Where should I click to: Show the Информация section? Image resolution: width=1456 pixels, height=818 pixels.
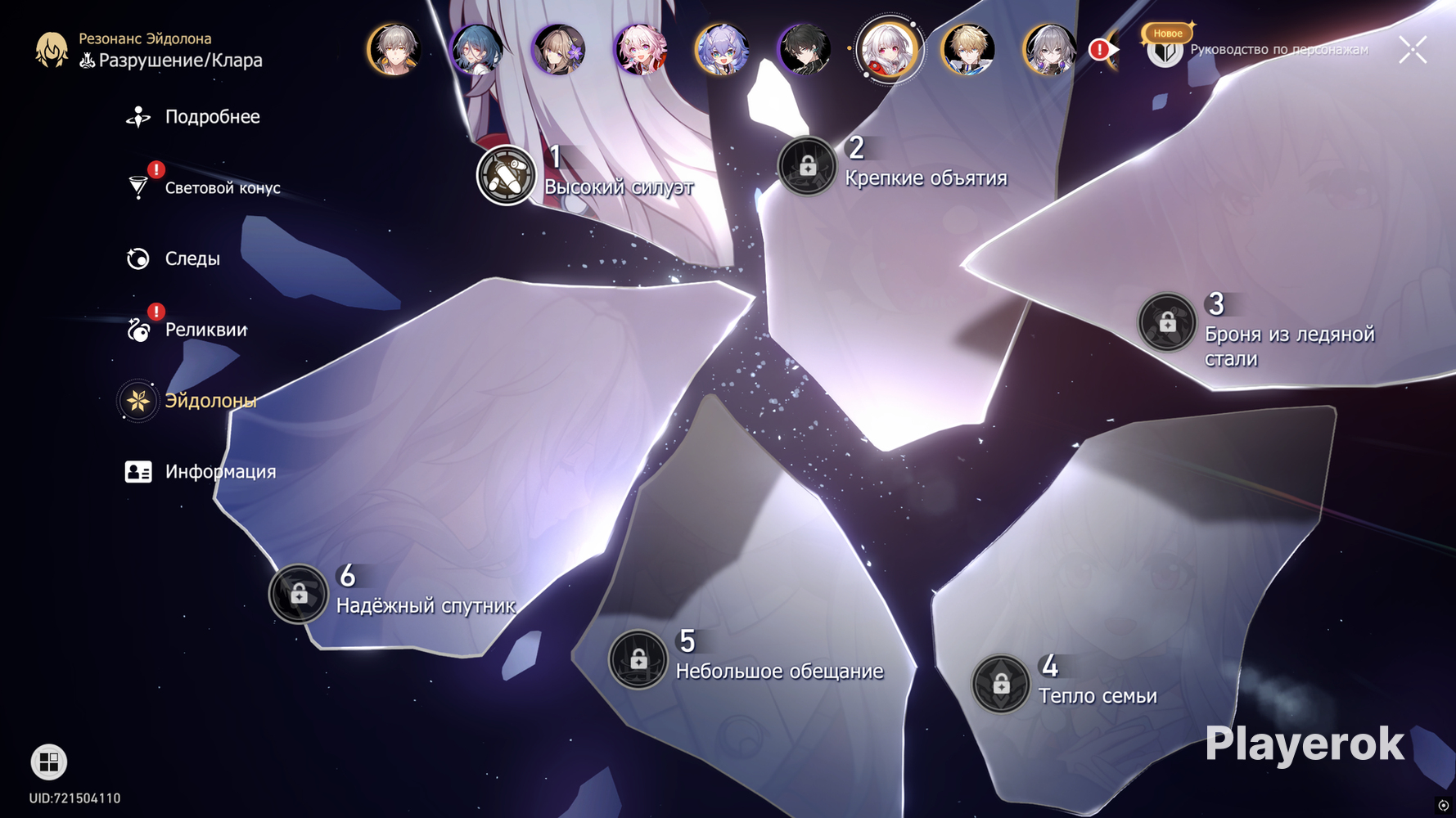tap(220, 472)
